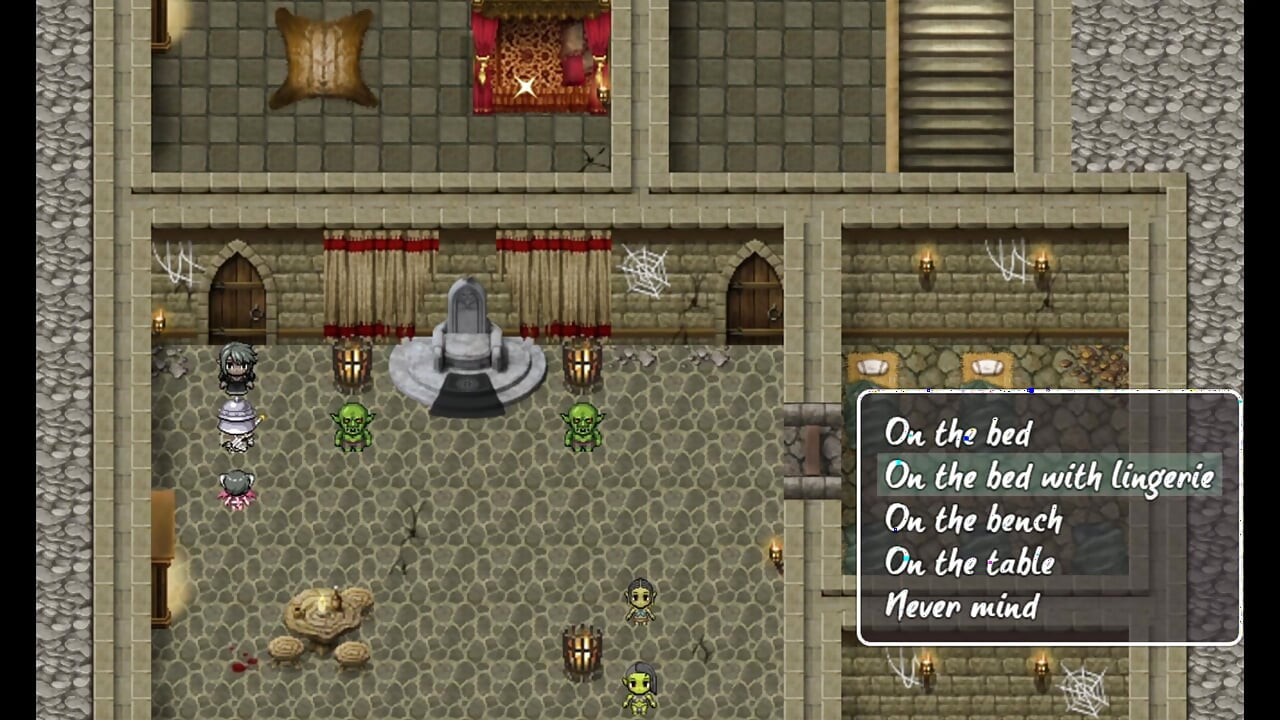Viewport: 1280px width, 720px height.
Task: Select 'Never mind' to cancel
Action: pyautogui.click(x=960, y=606)
